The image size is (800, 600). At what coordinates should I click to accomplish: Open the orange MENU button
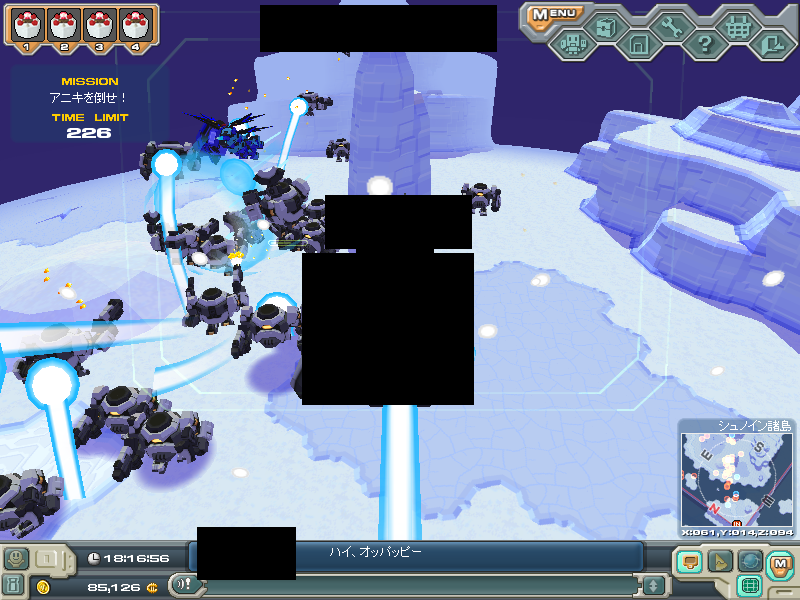[x=553, y=15]
